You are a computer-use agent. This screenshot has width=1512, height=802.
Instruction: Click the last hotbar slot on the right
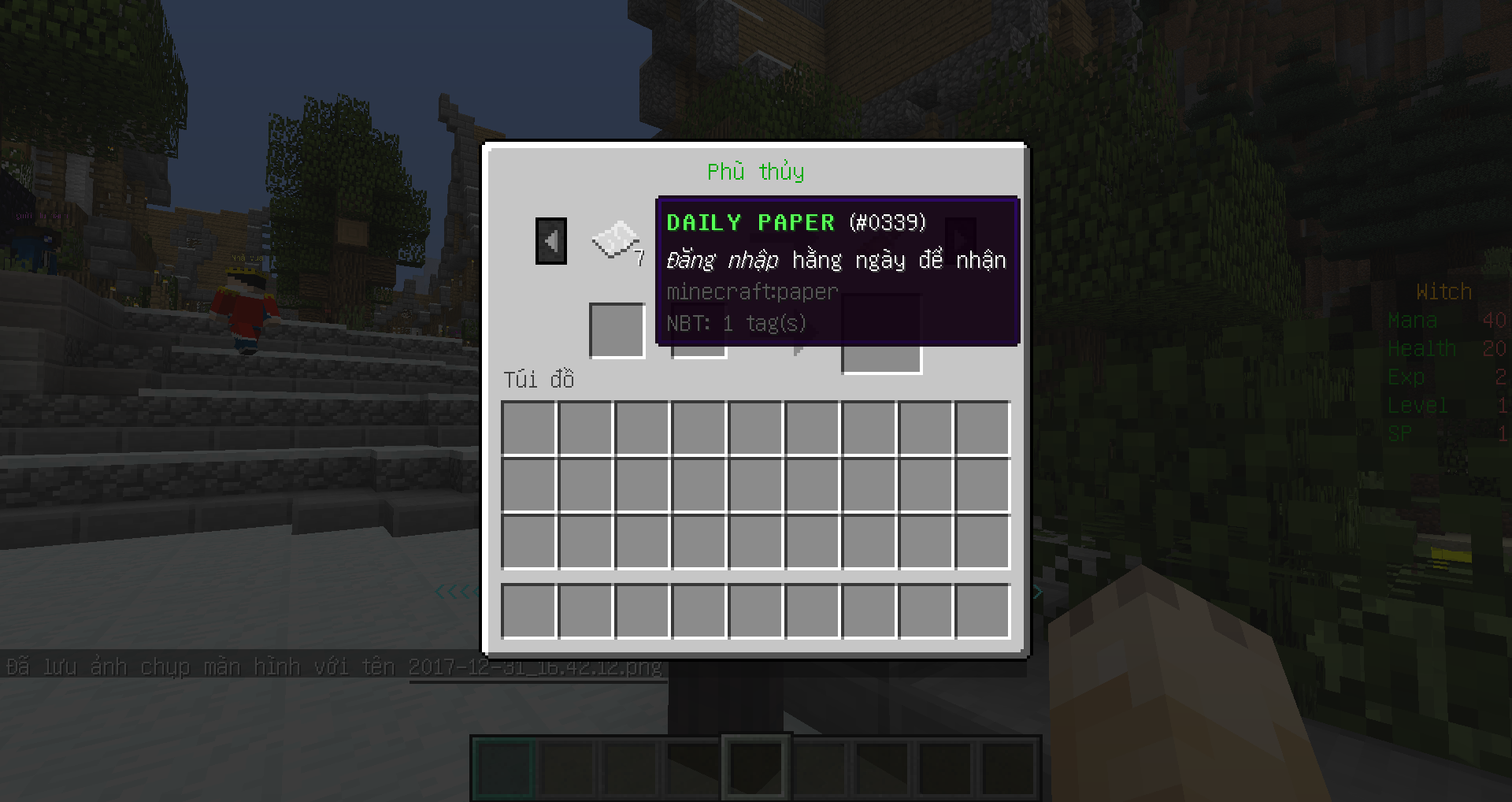[1010, 768]
